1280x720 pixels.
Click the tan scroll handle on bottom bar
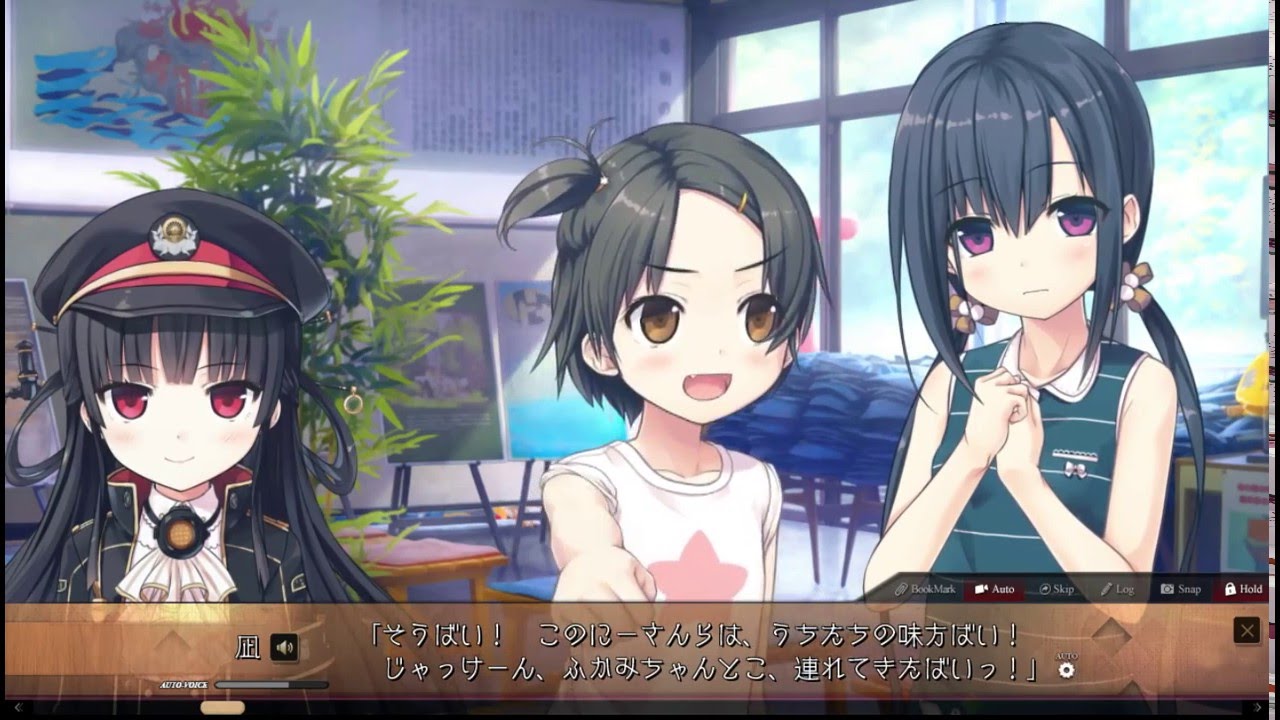click(222, 708)
